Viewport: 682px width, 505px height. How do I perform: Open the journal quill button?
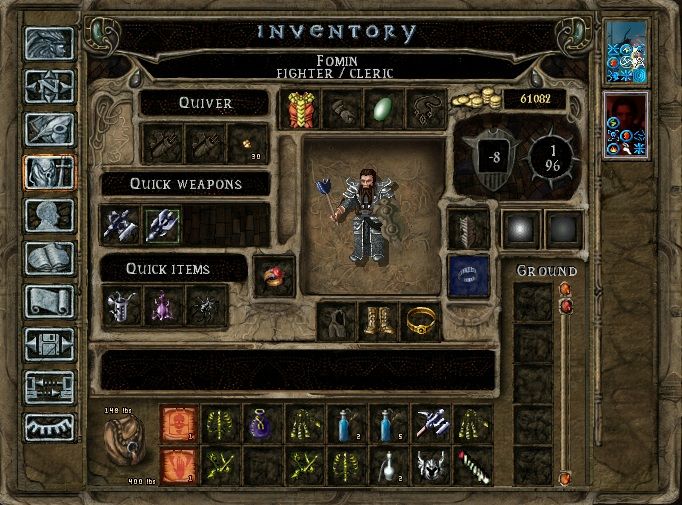49,130
